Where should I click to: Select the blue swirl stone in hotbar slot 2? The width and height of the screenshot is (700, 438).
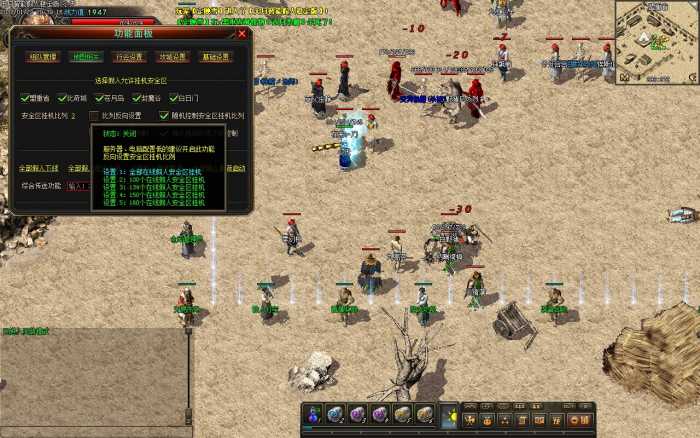(336, 414)
